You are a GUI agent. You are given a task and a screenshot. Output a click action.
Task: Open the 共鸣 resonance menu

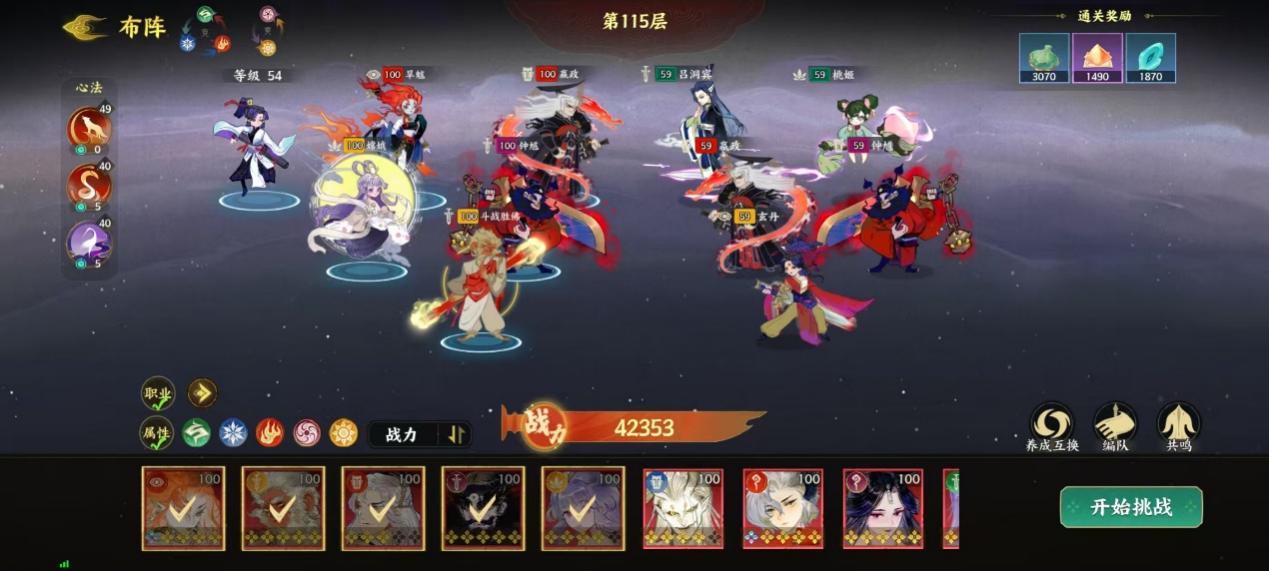1178,422
